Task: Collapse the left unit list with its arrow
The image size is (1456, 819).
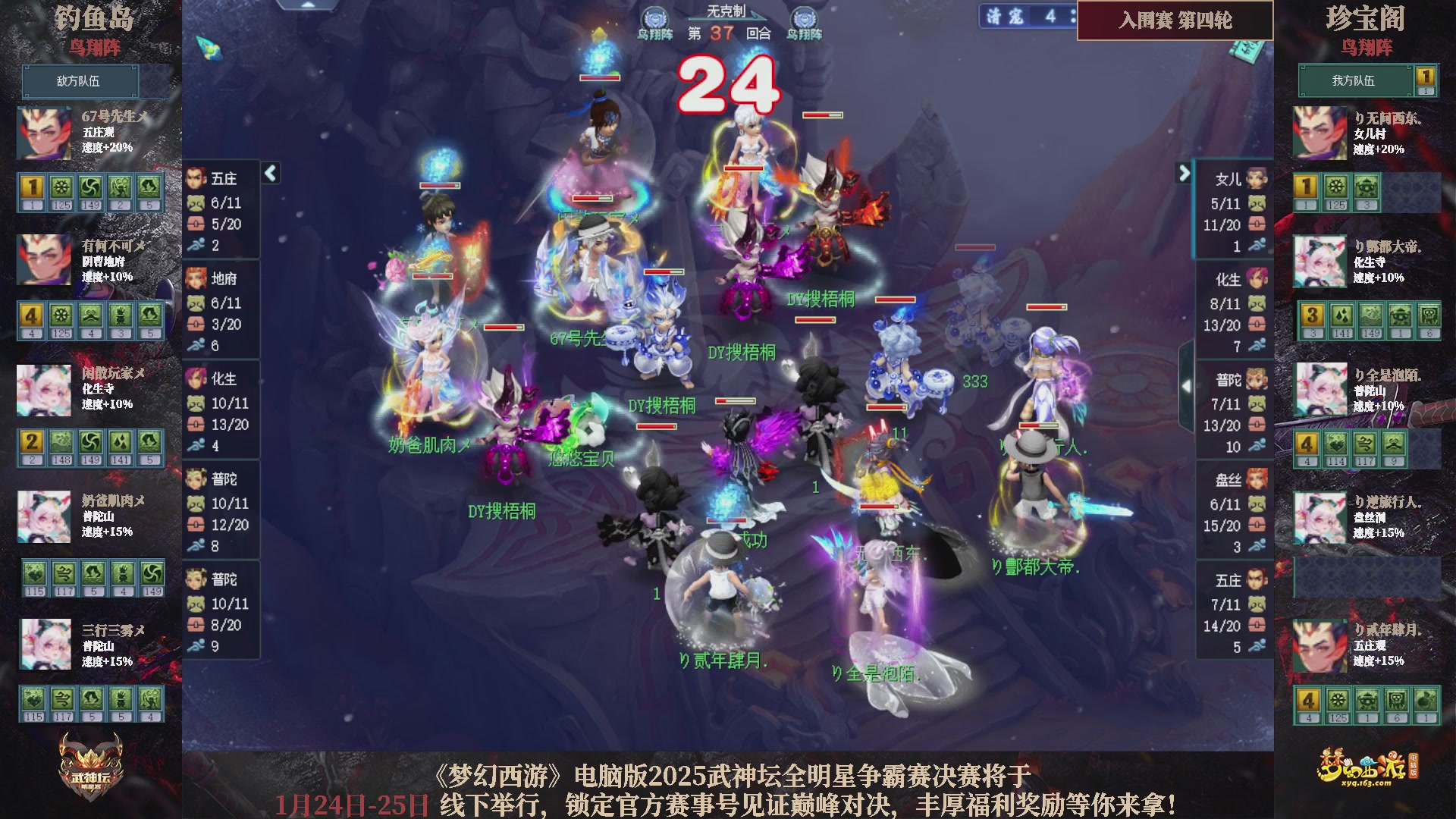Action: pos(269,173)
